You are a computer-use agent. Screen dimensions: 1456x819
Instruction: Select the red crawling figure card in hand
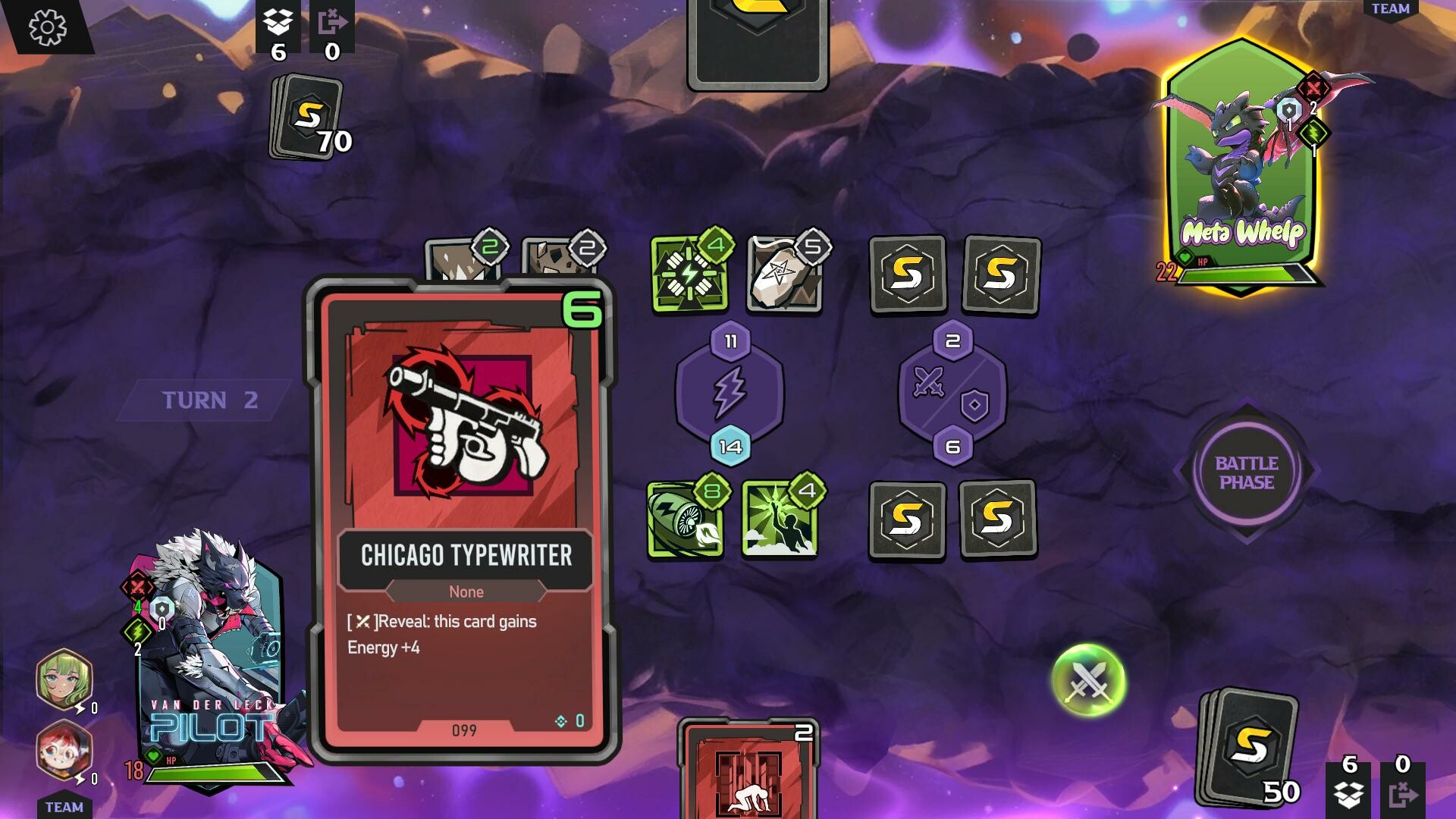pos(749,773)
